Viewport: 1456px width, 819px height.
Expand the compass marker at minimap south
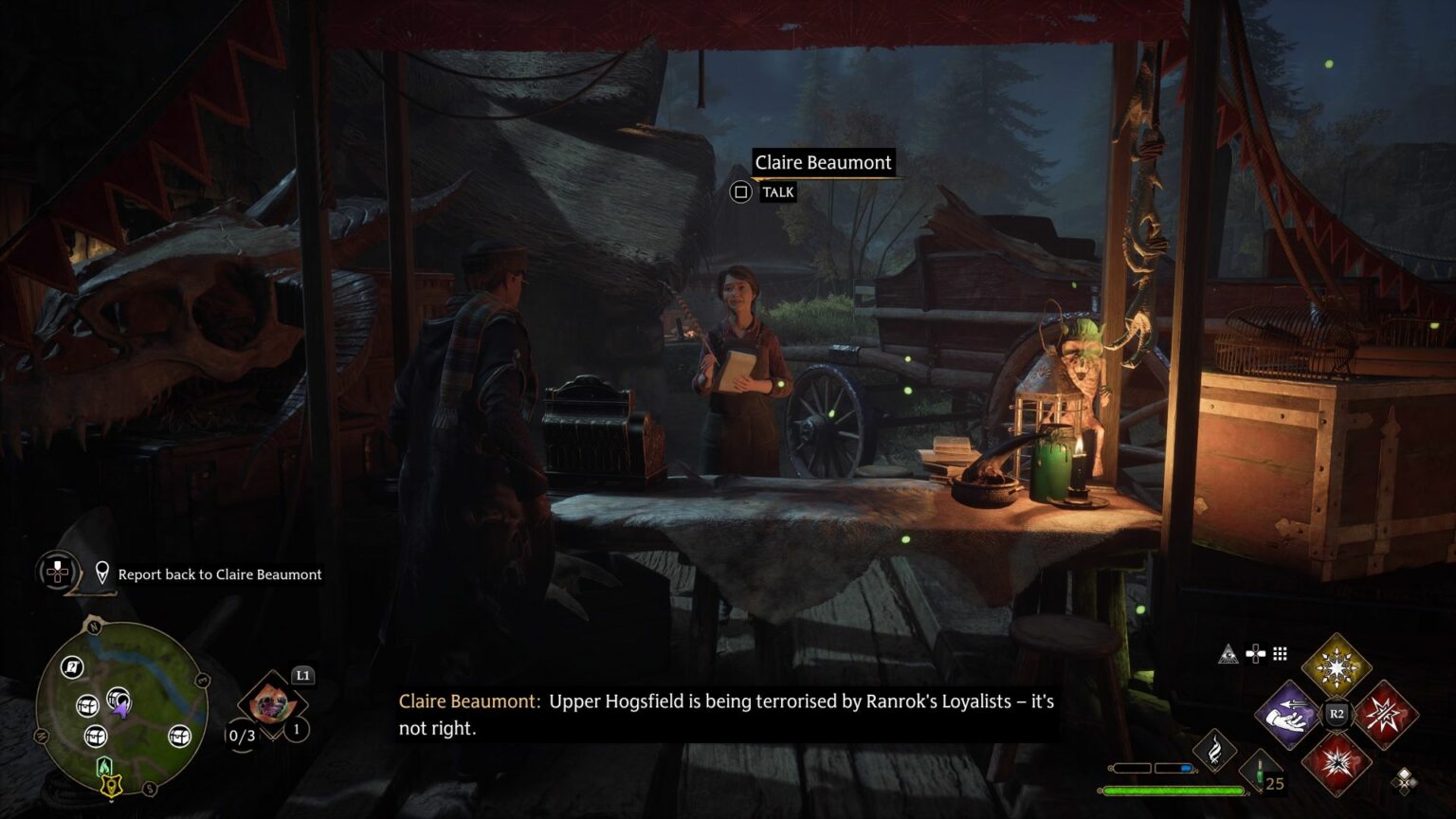110,786
